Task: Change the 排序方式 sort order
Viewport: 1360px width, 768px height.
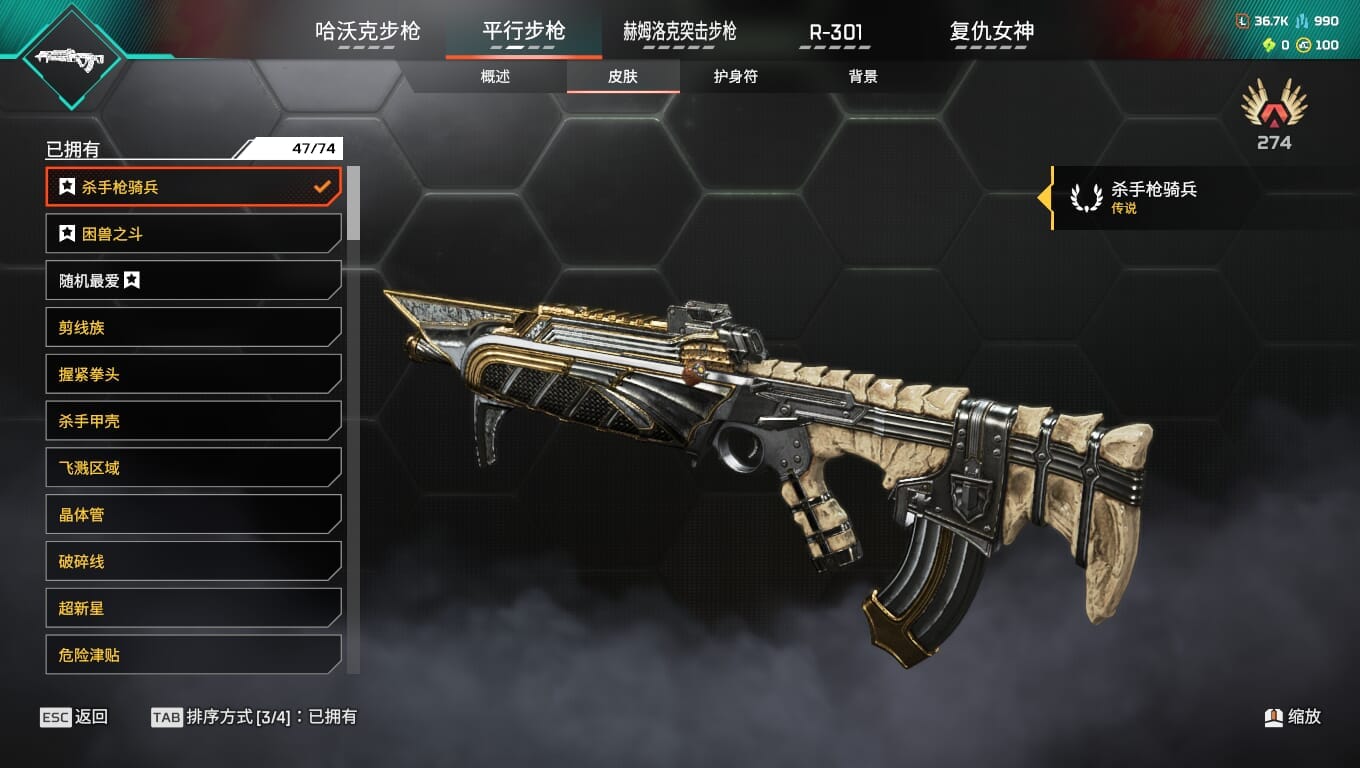Action: [x=253, y=717]
